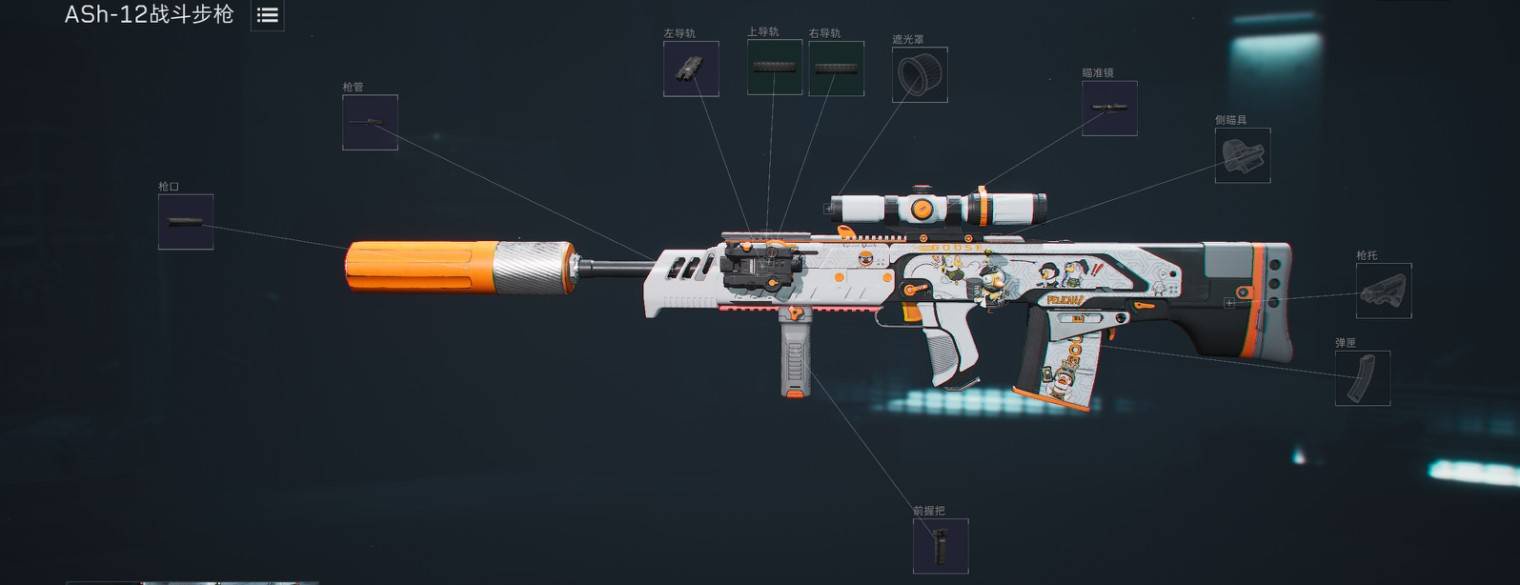Screen dimensions: 1520x585
Task: Select the muzzle (枪口) attachment slot
Action: (x=186, y=222)
